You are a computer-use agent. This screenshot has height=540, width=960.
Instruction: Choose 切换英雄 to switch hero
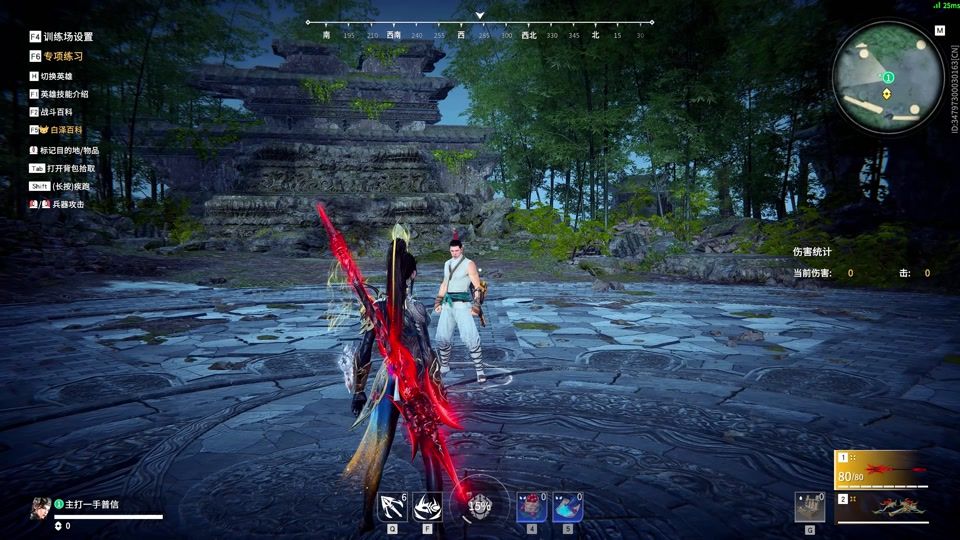[x=56, y=76]
